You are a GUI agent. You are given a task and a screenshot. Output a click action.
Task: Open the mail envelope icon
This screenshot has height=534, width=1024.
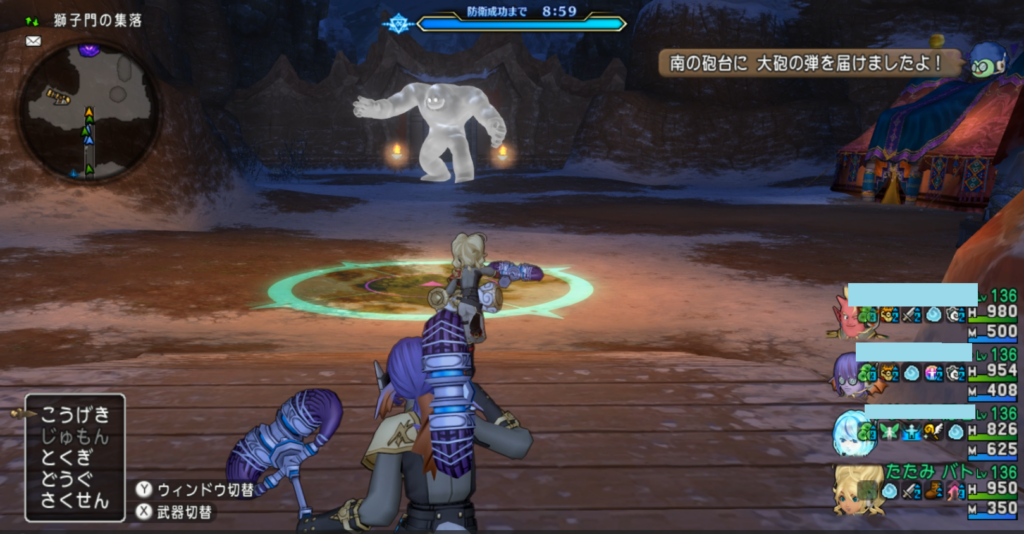pos(33,41)
